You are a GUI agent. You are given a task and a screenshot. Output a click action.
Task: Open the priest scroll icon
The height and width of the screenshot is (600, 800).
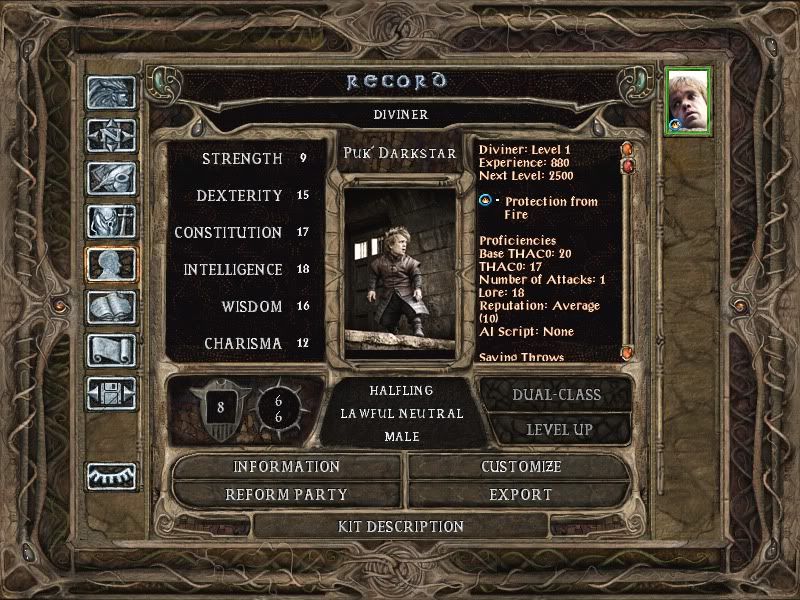coord(110,350)
